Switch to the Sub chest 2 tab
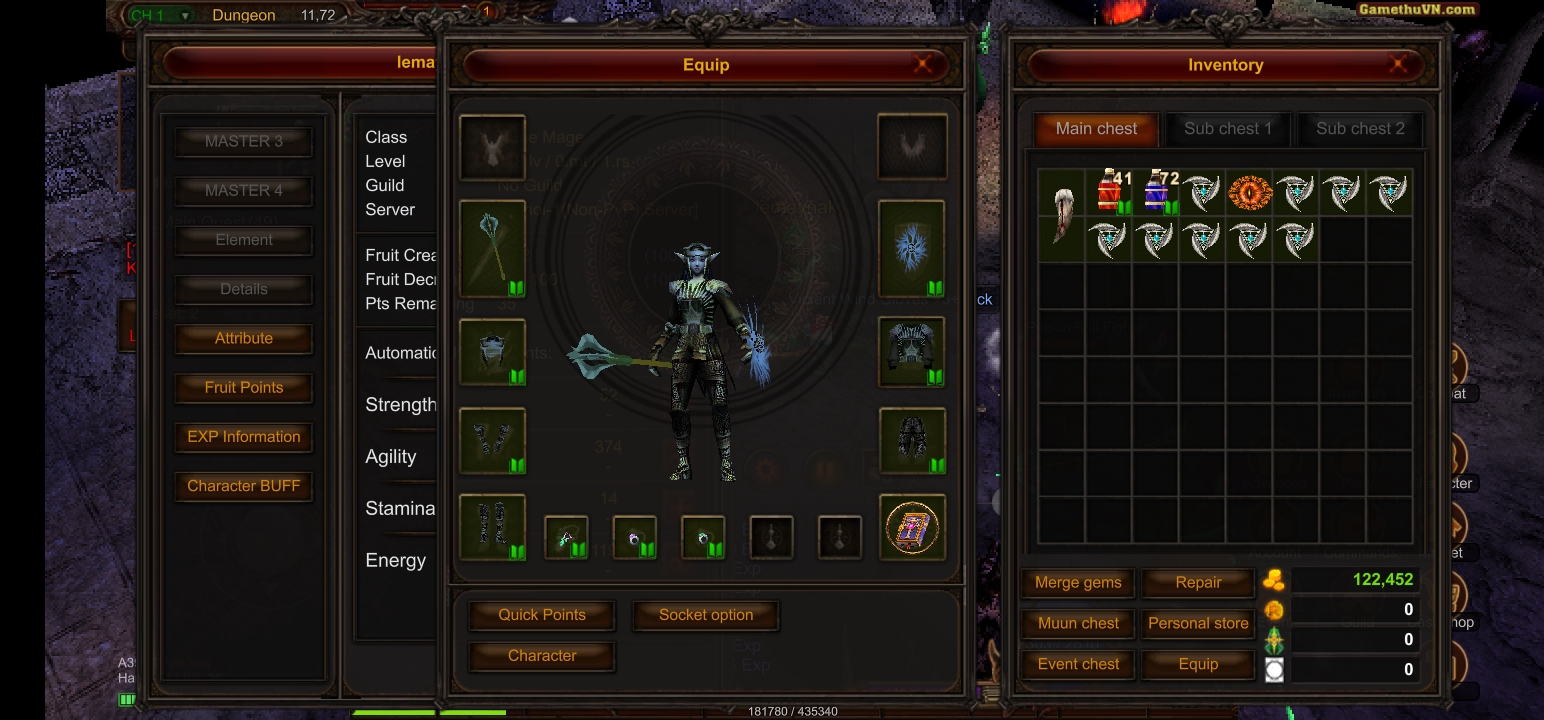Viewport: 1544px width, 720px height. point(1359,129)
